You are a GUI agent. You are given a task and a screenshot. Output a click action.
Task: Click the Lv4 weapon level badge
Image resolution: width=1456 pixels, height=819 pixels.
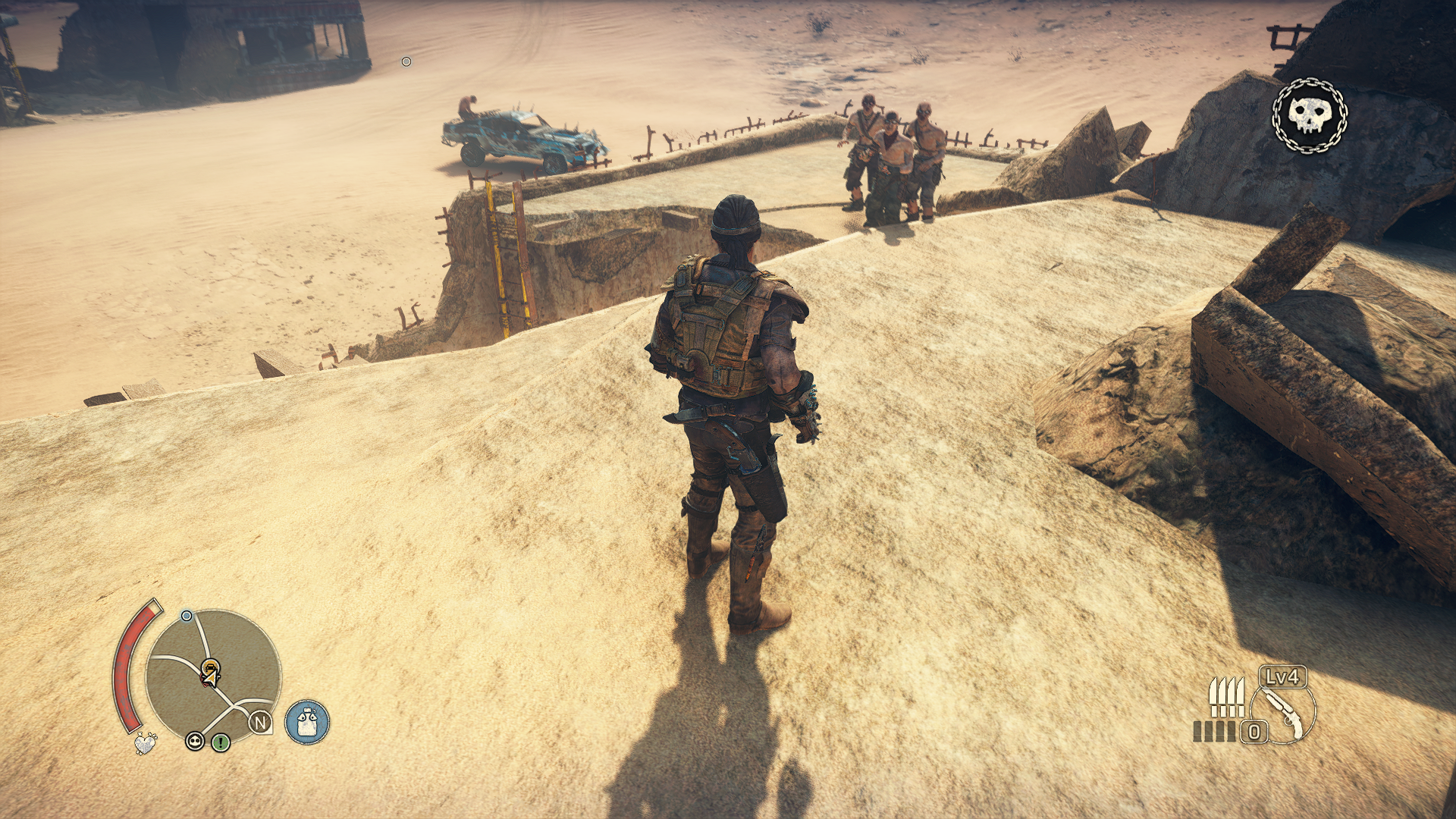tap(1282, 676)
